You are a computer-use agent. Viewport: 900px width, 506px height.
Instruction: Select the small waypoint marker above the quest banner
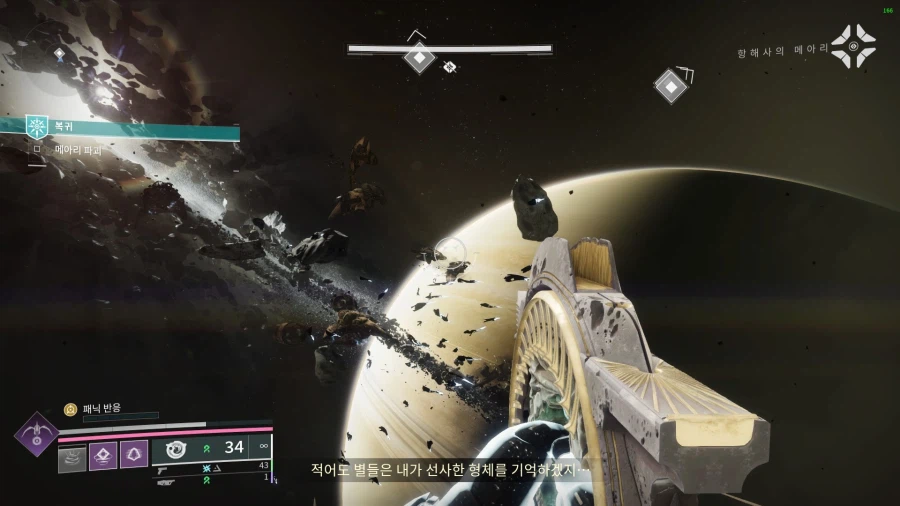59,53
